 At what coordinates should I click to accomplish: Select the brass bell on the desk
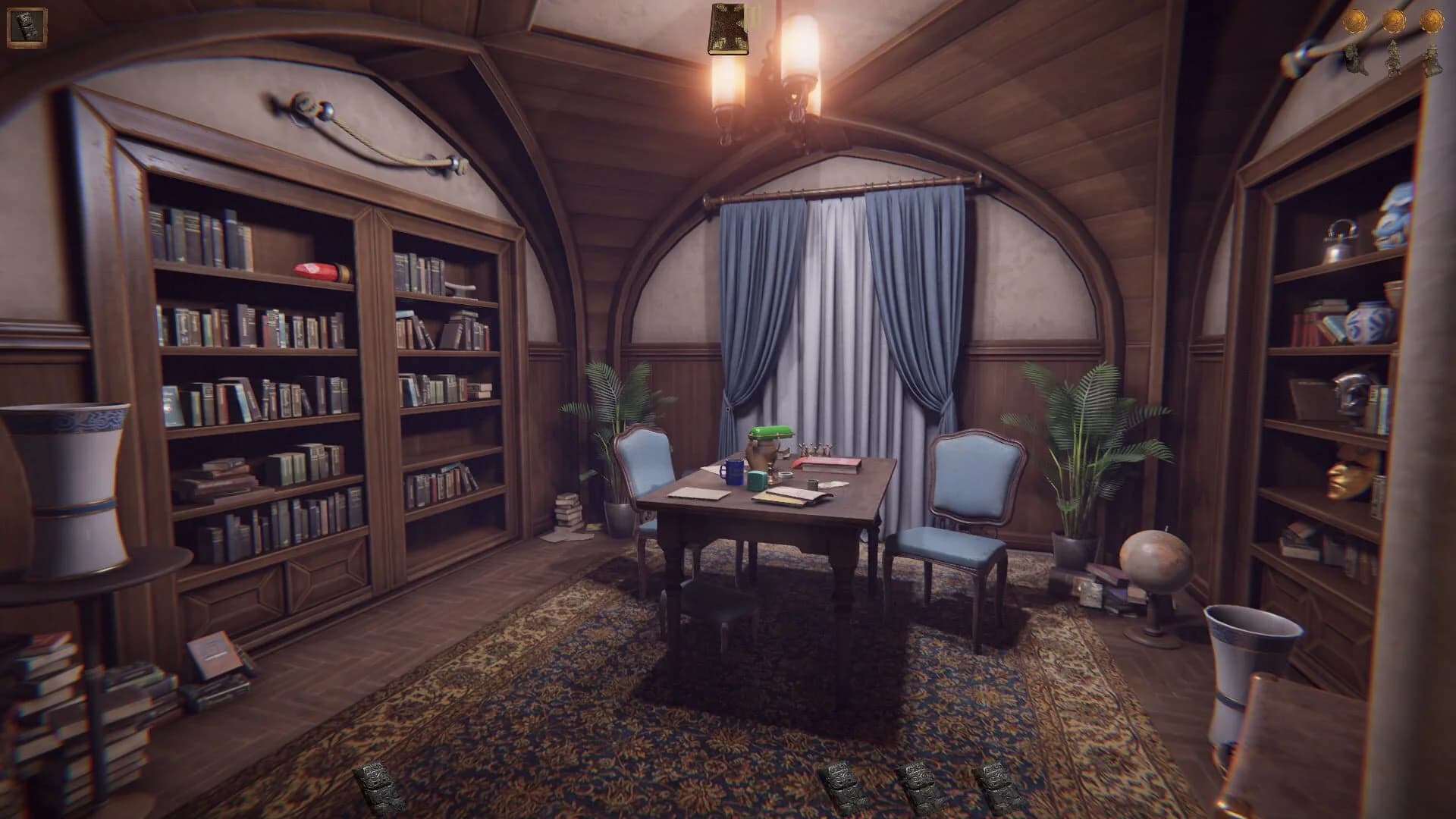coord(815,449)
